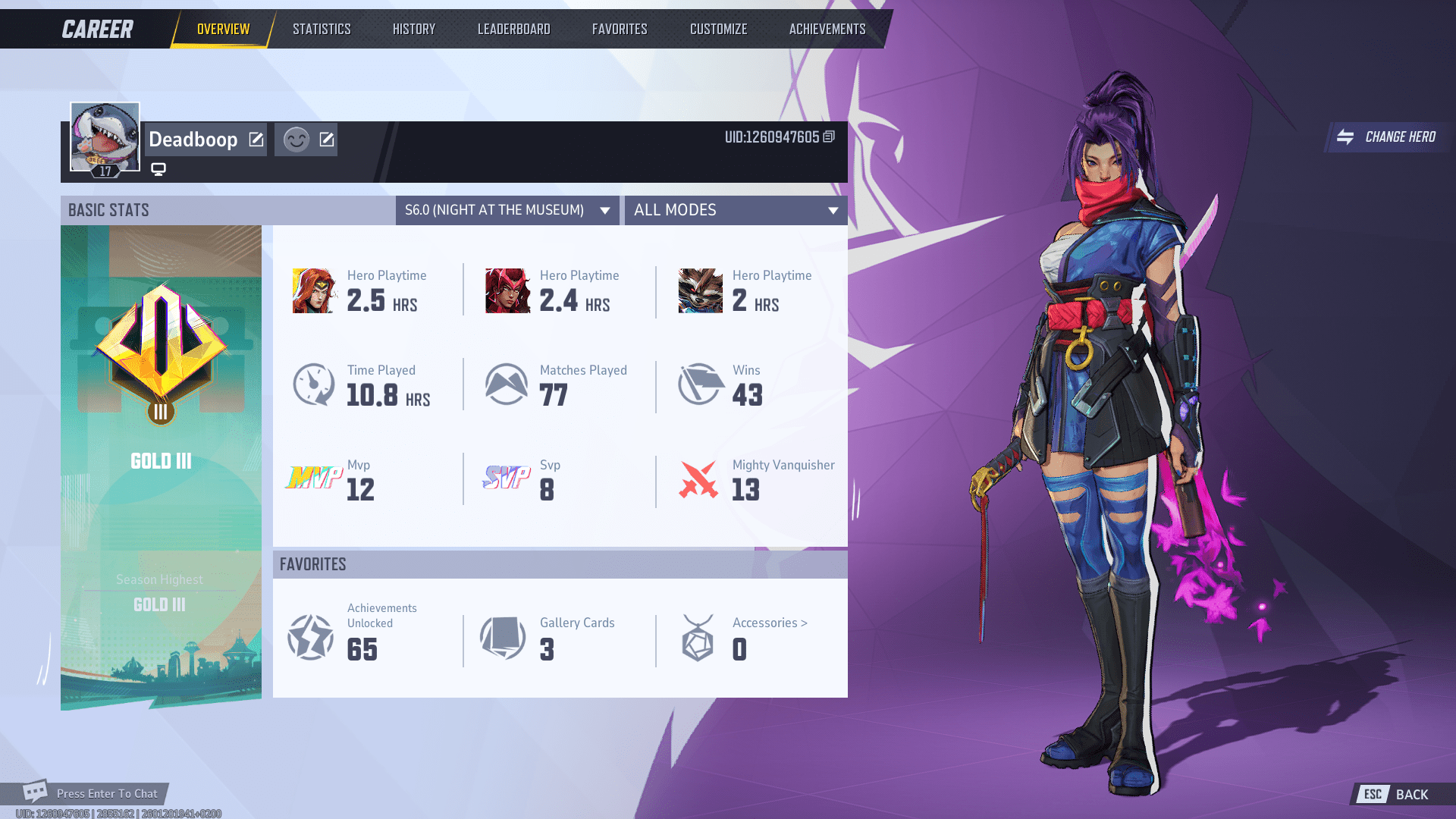Click the smiley face status icon
The height and width of the screenshot is (819, 1456).
296,139
